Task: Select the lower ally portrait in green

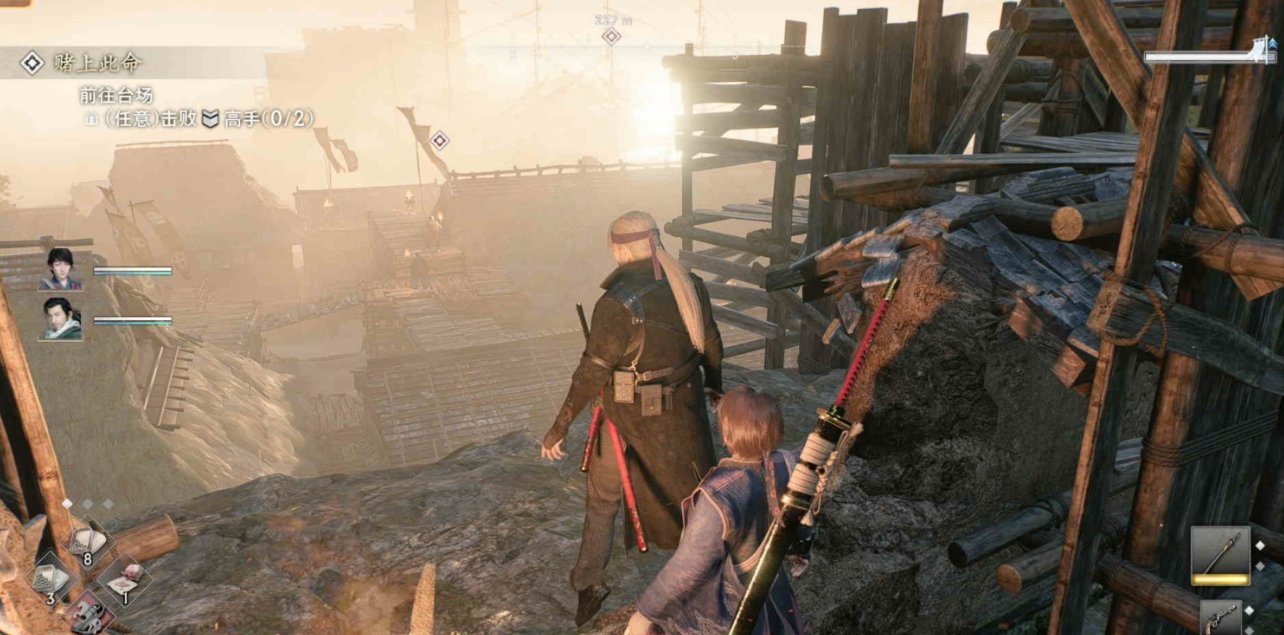Action: 61,319
